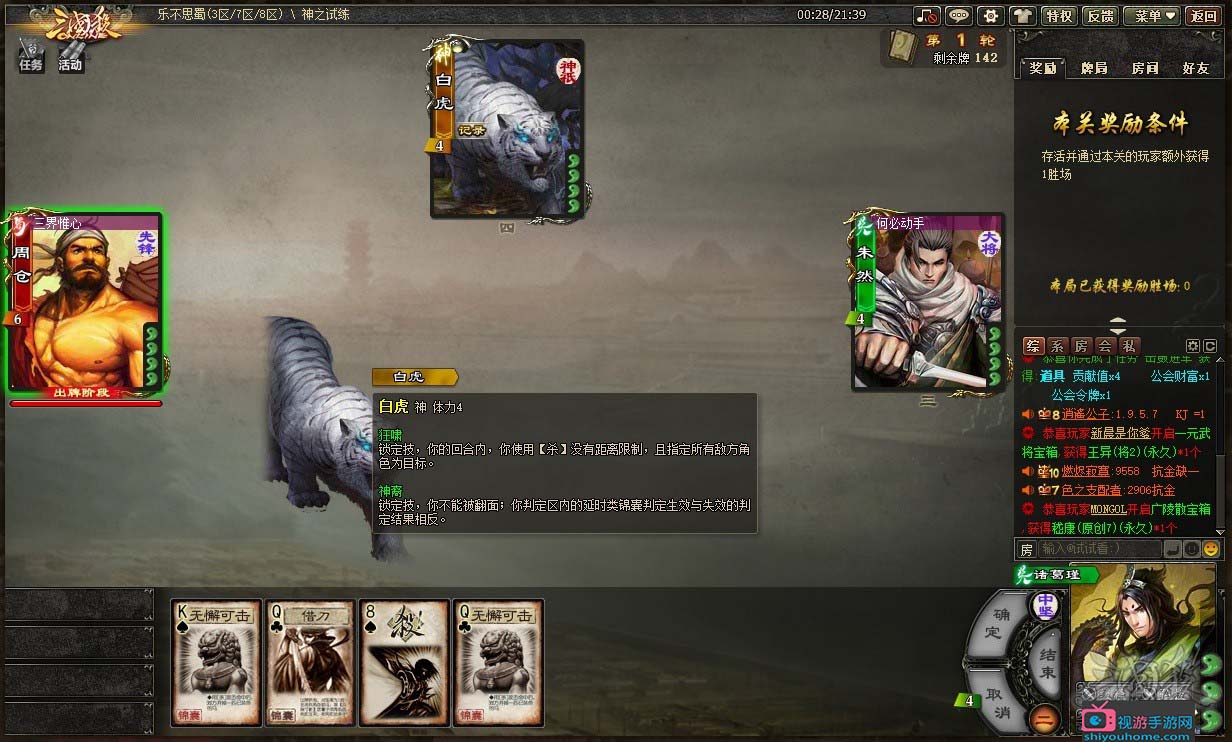Expand the 菜单 dropdown menu
The width and height of the screenshot is (1232, 742).
point(1151,15)
